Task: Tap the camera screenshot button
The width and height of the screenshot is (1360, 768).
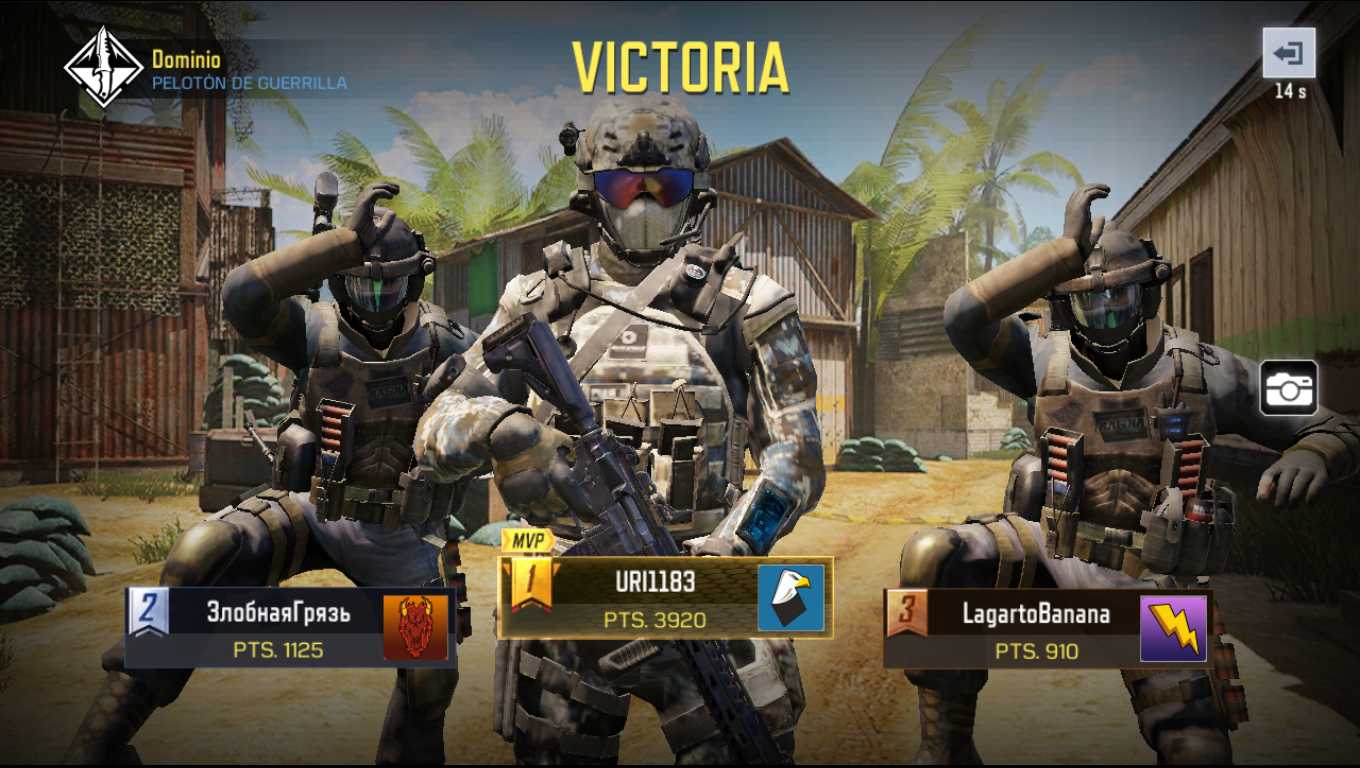Action: (x=1288, y=389)
